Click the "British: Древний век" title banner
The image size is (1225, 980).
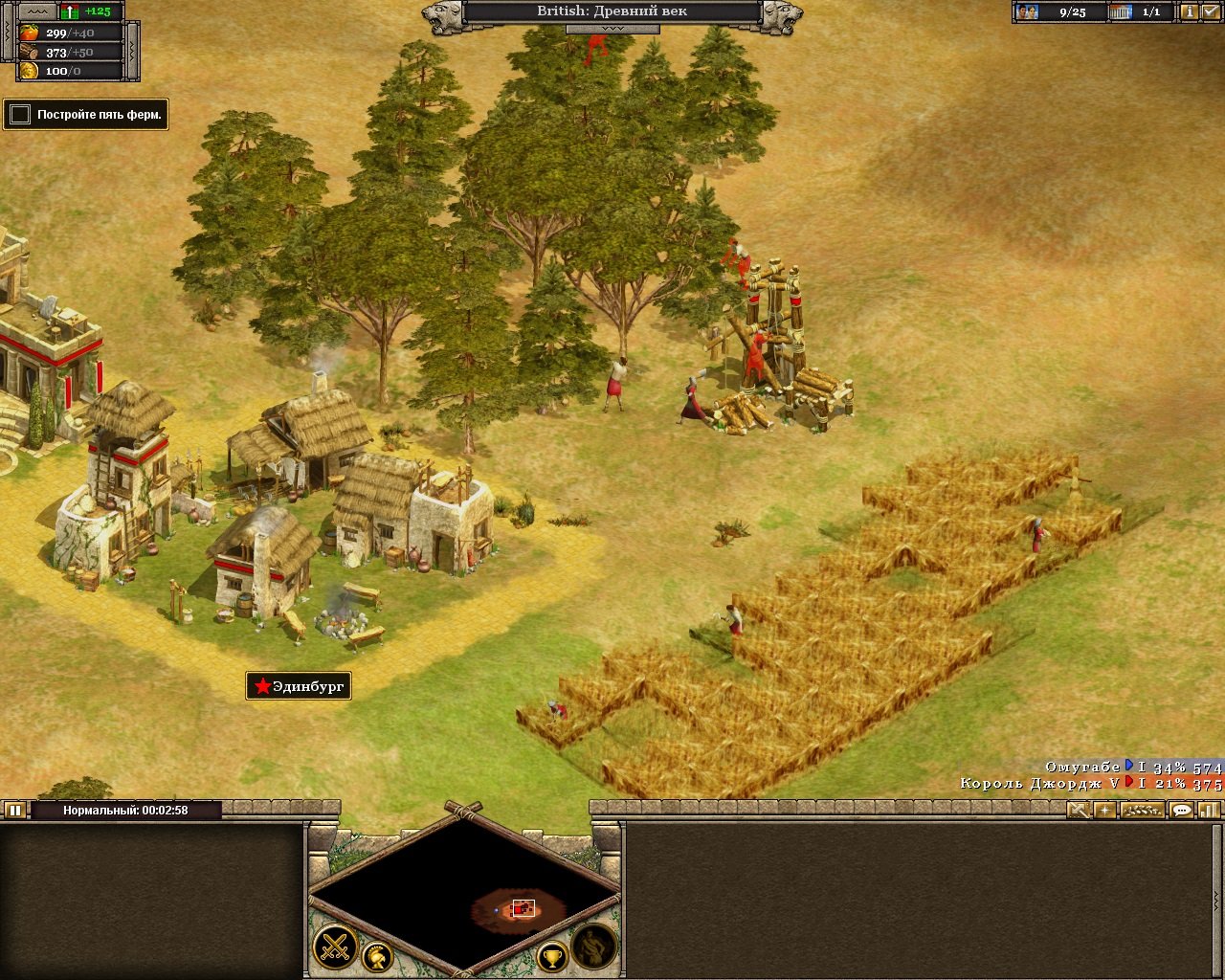tap(611, 11)
